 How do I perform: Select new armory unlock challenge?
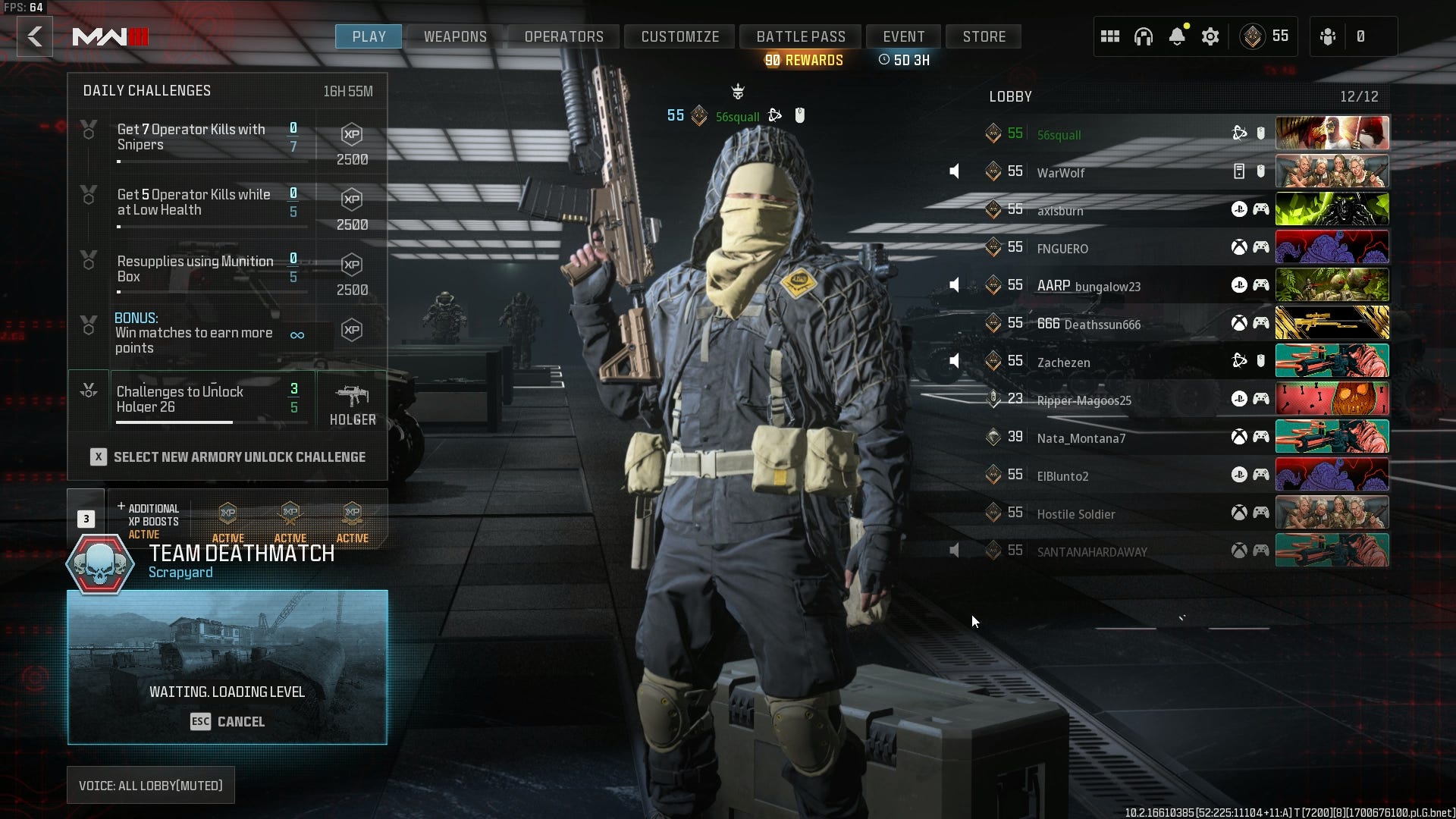[227, 457]
